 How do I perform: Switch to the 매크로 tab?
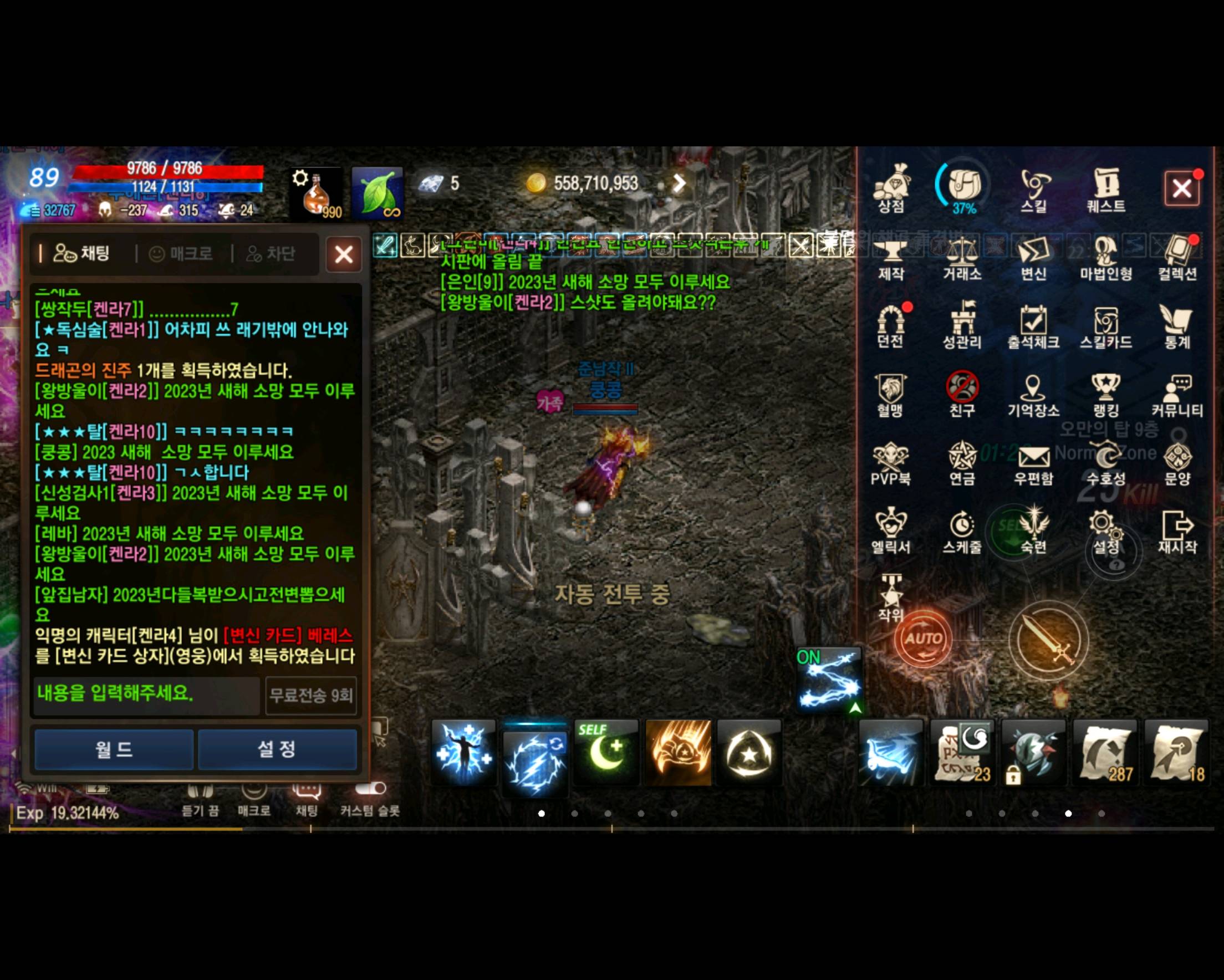[182, 253]
